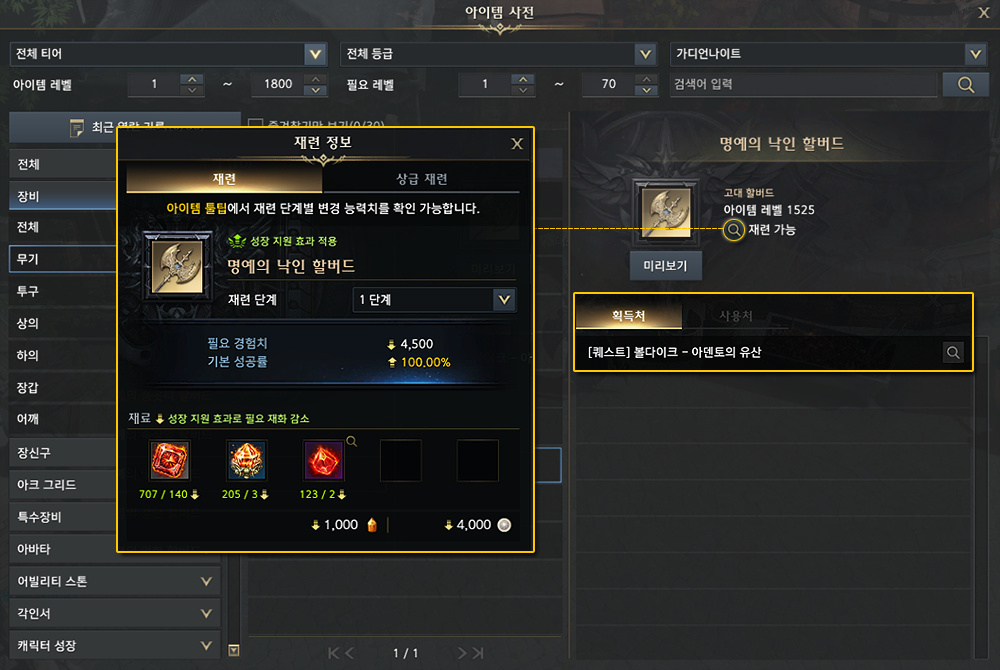Click the 재련 가능 magnifier icon
The height and width of the screenshot is (670, 1000).
(x=734, y=230)
